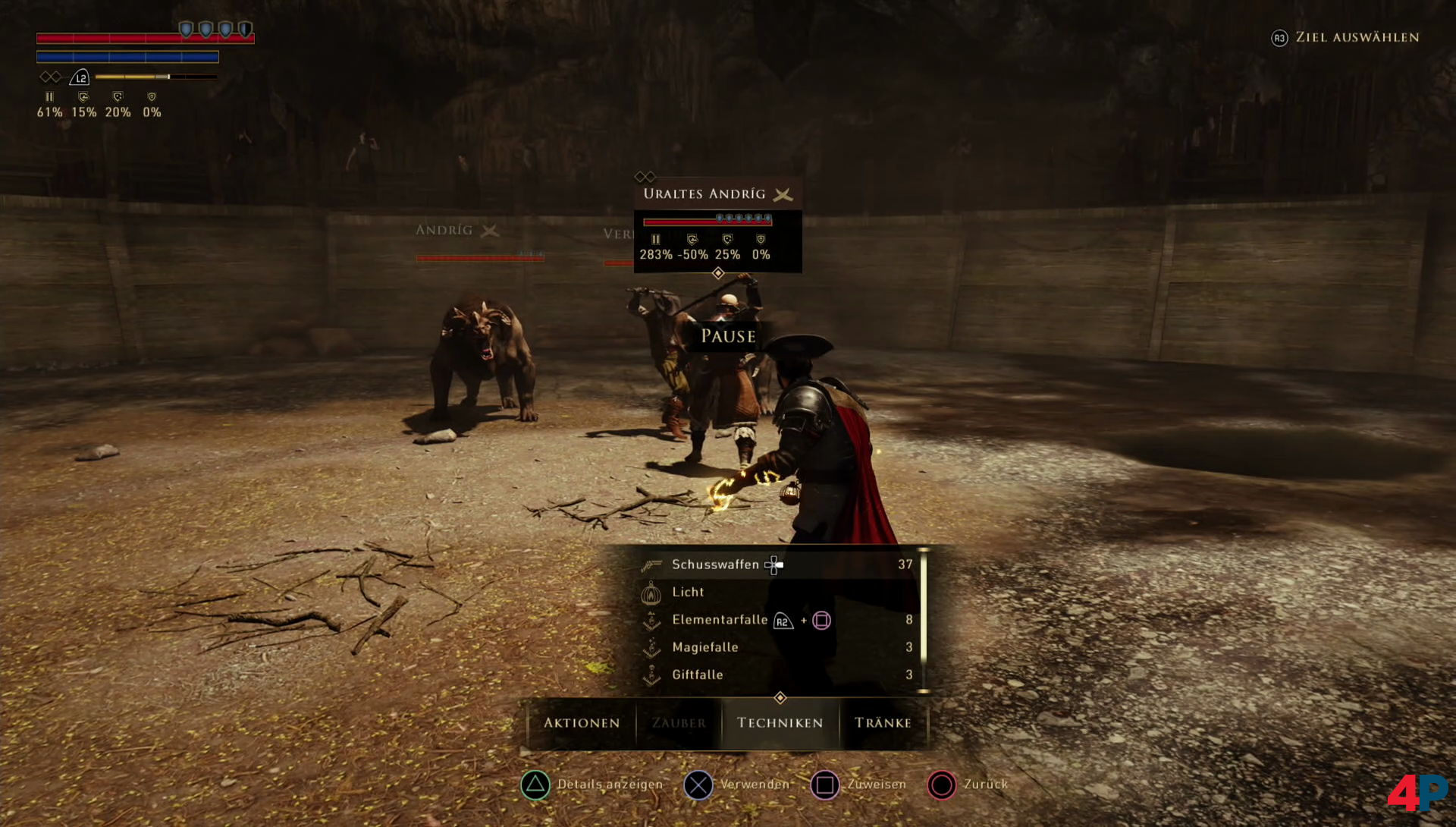
Task: Open the Tränke tab
Action: click(883, 723)
